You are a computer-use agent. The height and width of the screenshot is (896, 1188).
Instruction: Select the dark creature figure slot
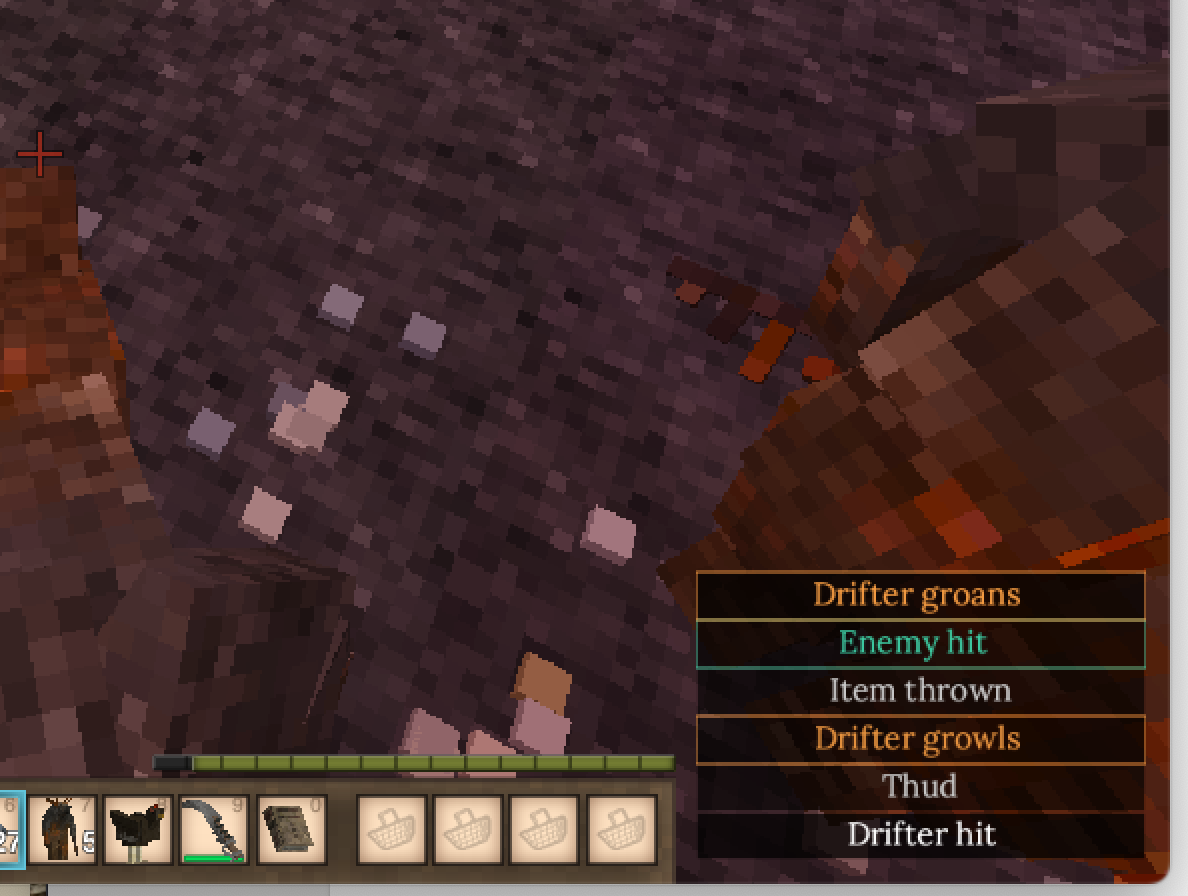click(x=61, y=830)
